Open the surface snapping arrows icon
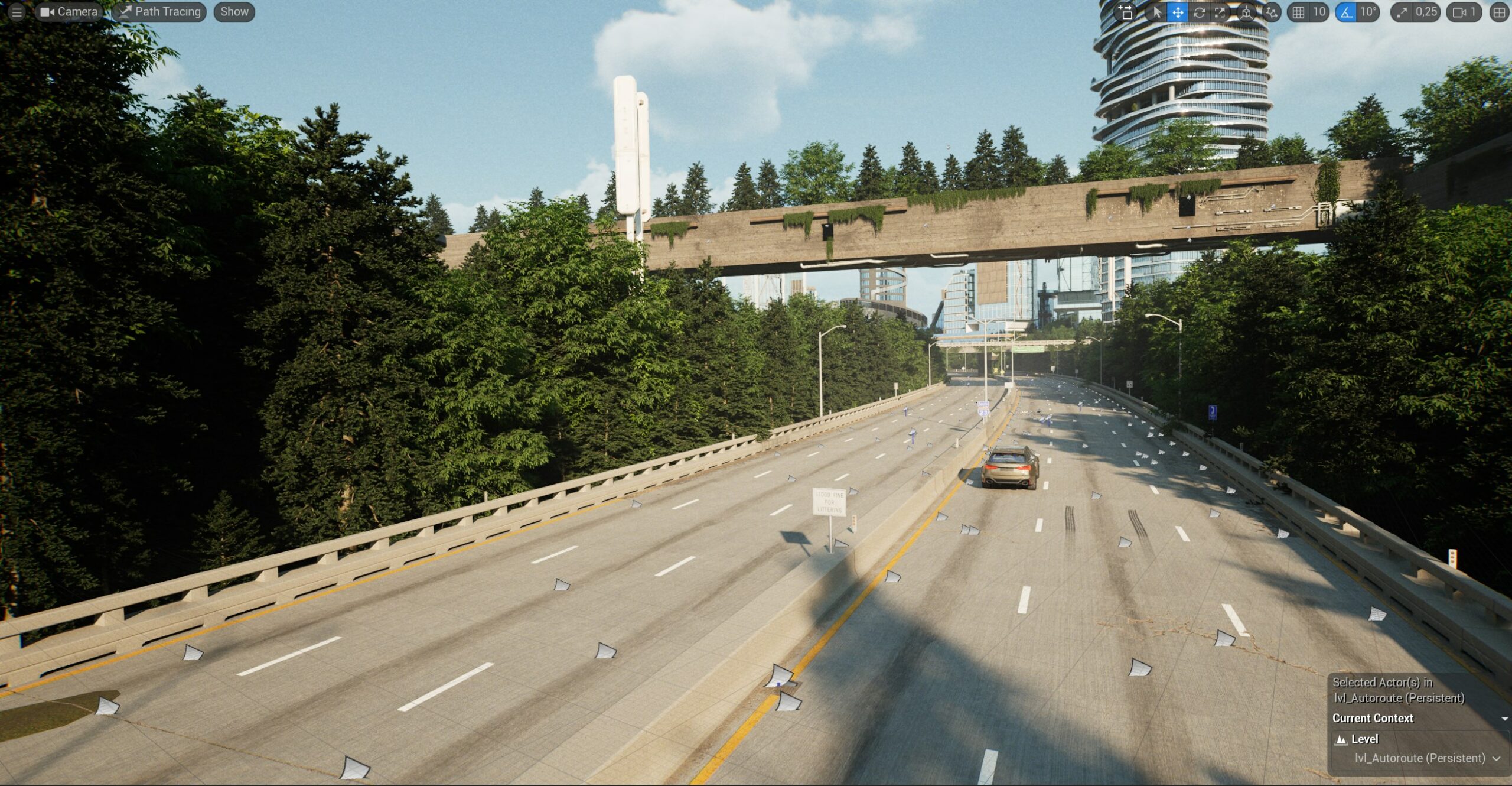The height and width of the screenshot is (786, 1512). (x=1271, y=12)
